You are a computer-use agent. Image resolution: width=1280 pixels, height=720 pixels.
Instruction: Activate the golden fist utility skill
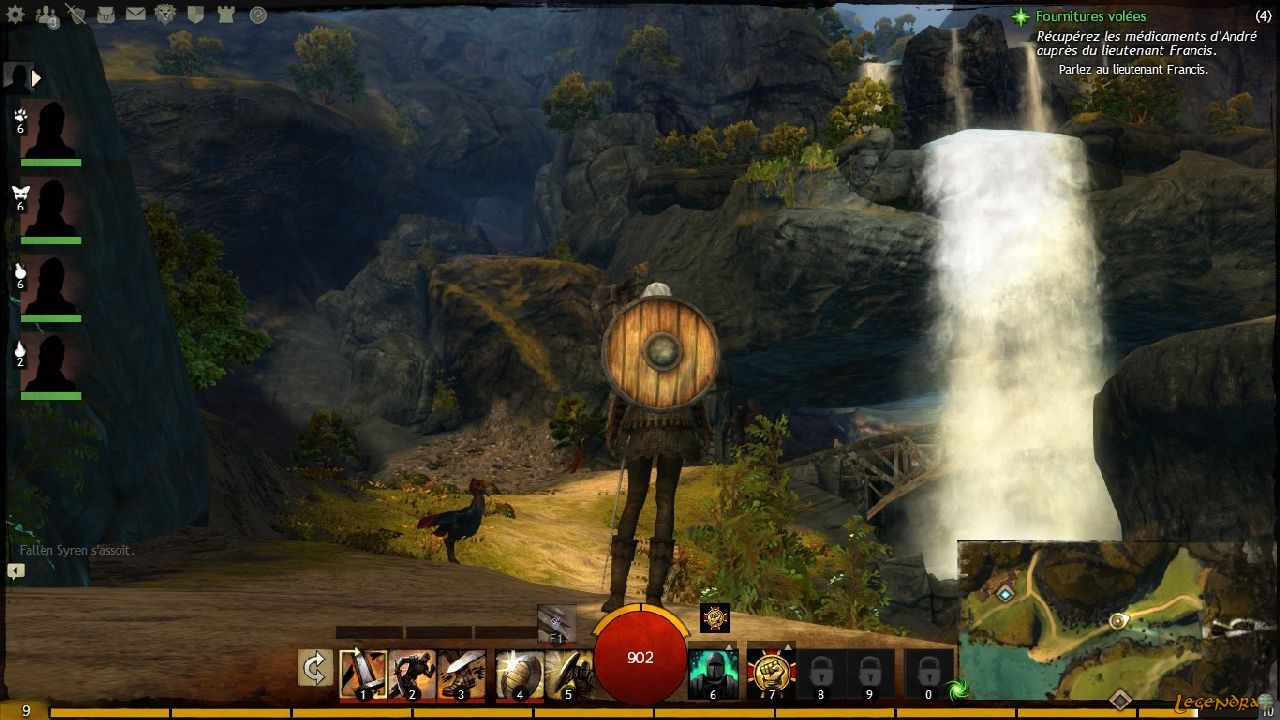point(770,671)
